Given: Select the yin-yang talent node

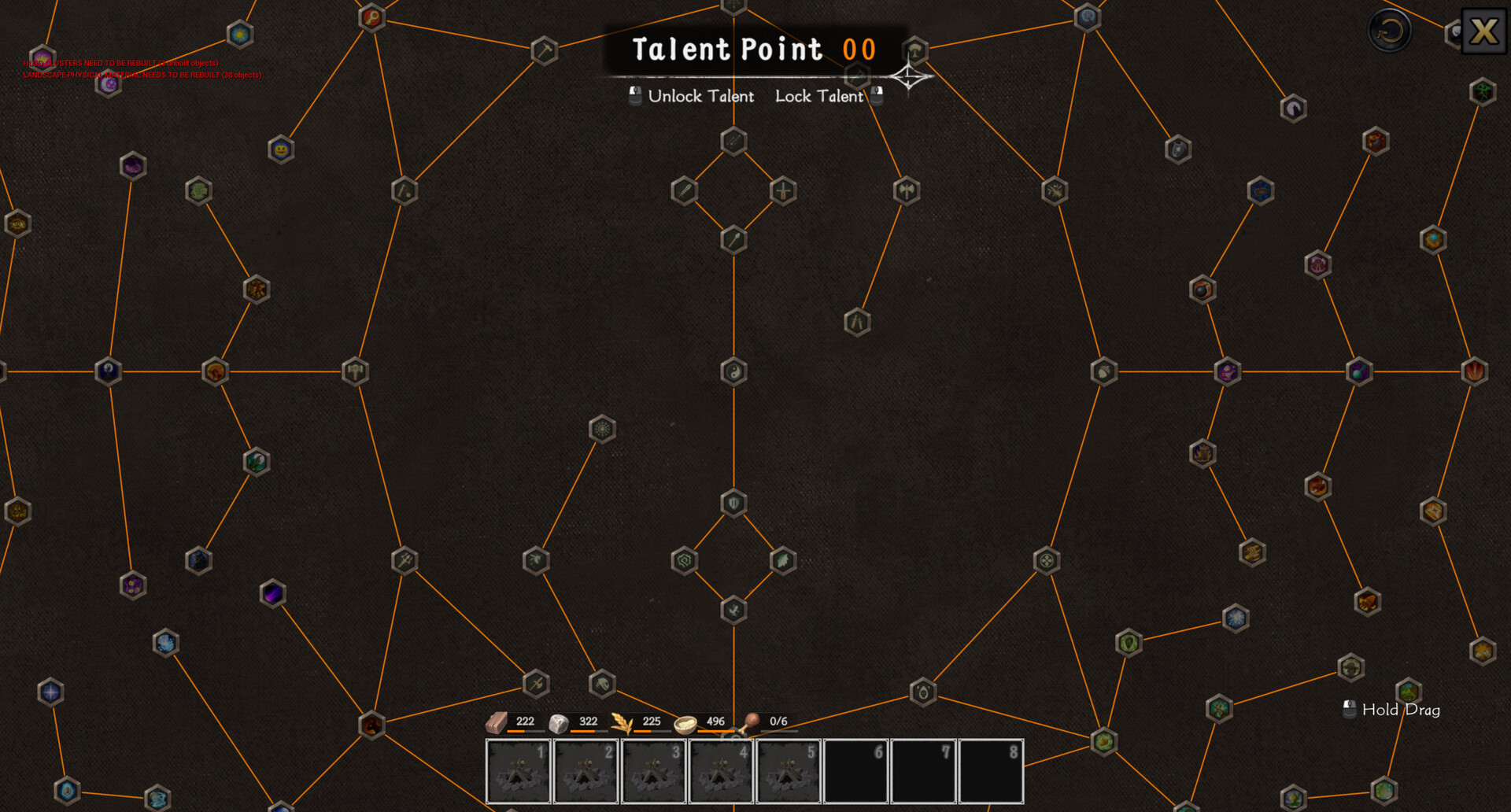Looking at the screenshot, I should pos(732,371).
